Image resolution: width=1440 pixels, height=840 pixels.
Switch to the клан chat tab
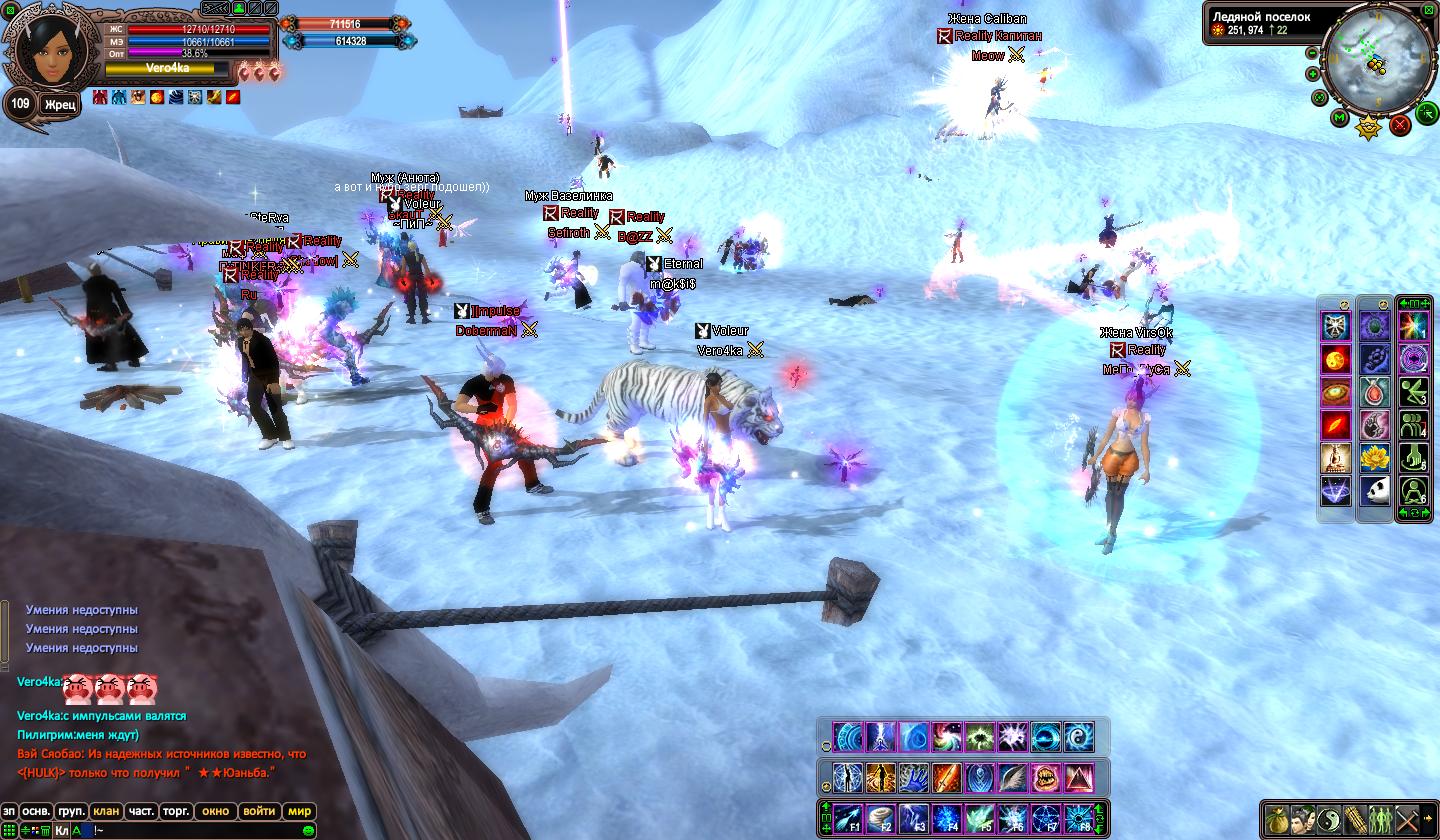(x=105, y=811)
